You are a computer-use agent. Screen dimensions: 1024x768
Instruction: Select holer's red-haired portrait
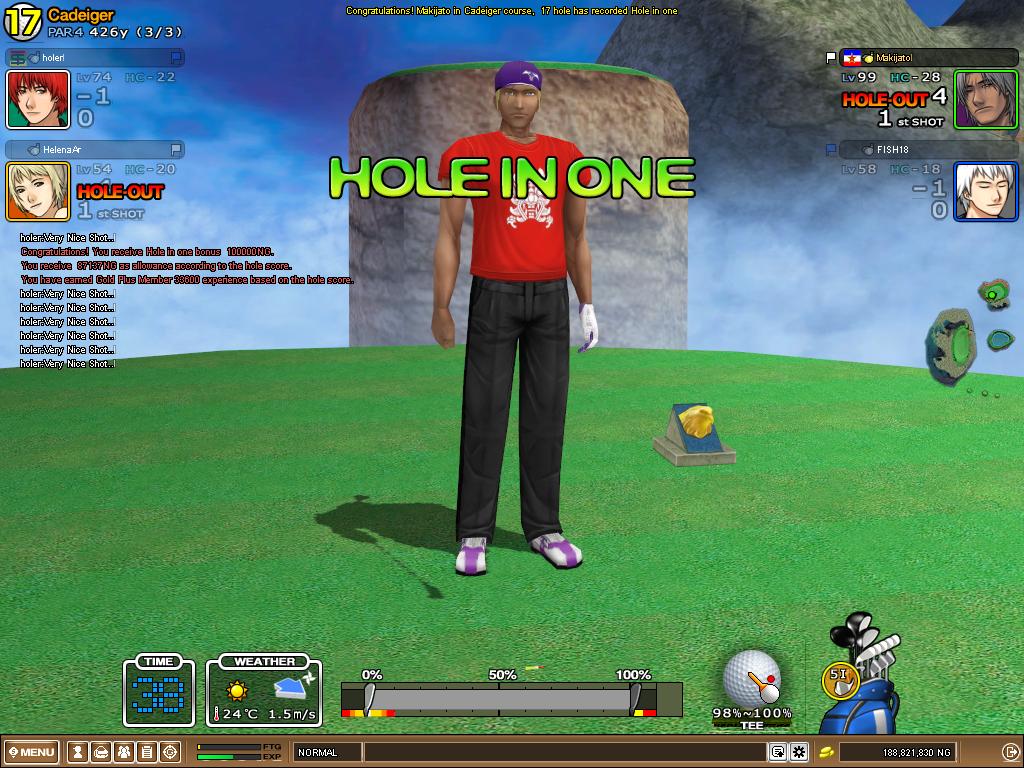[x=38, y=99]
